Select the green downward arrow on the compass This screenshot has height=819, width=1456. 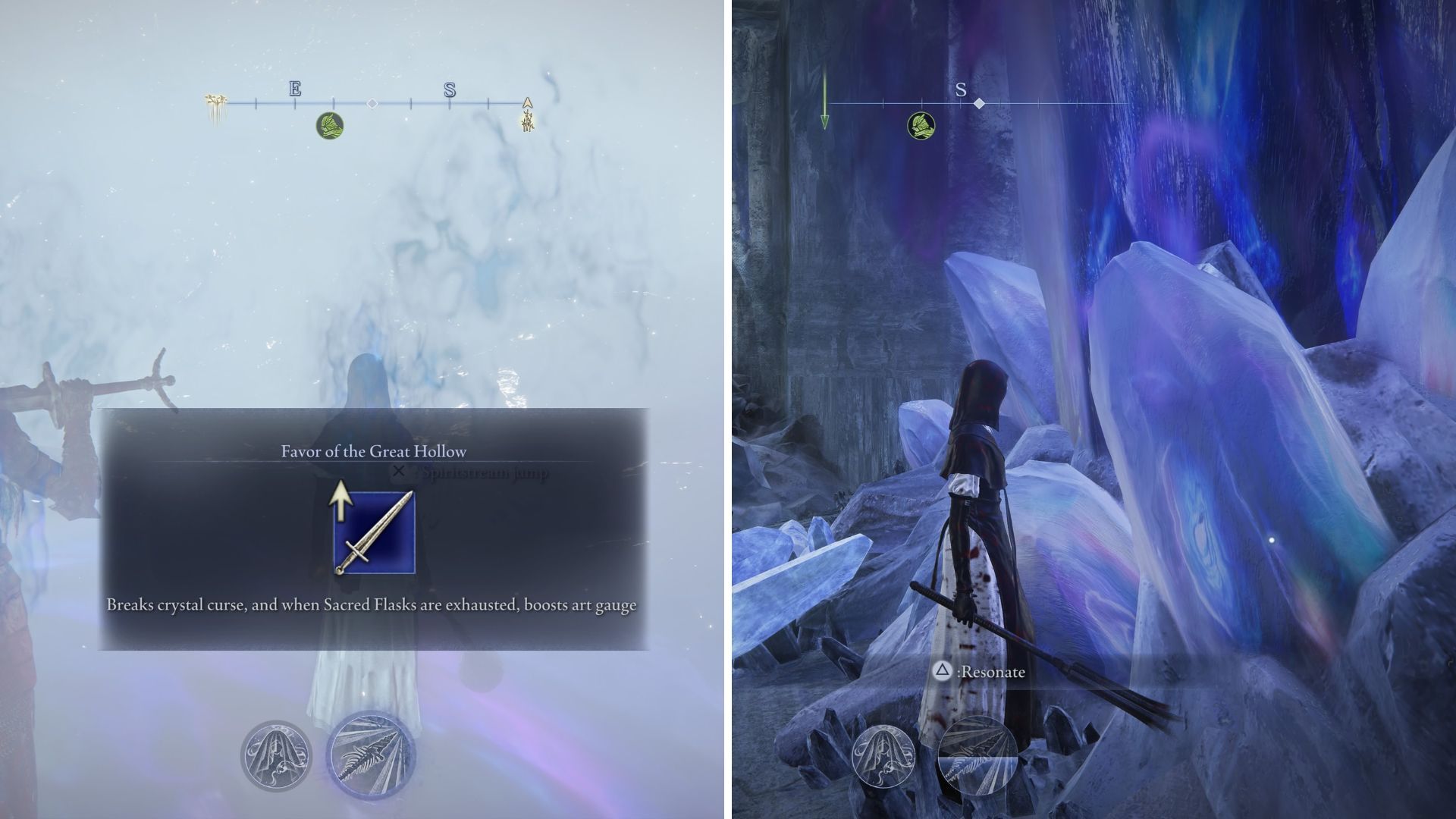(824, 101)
